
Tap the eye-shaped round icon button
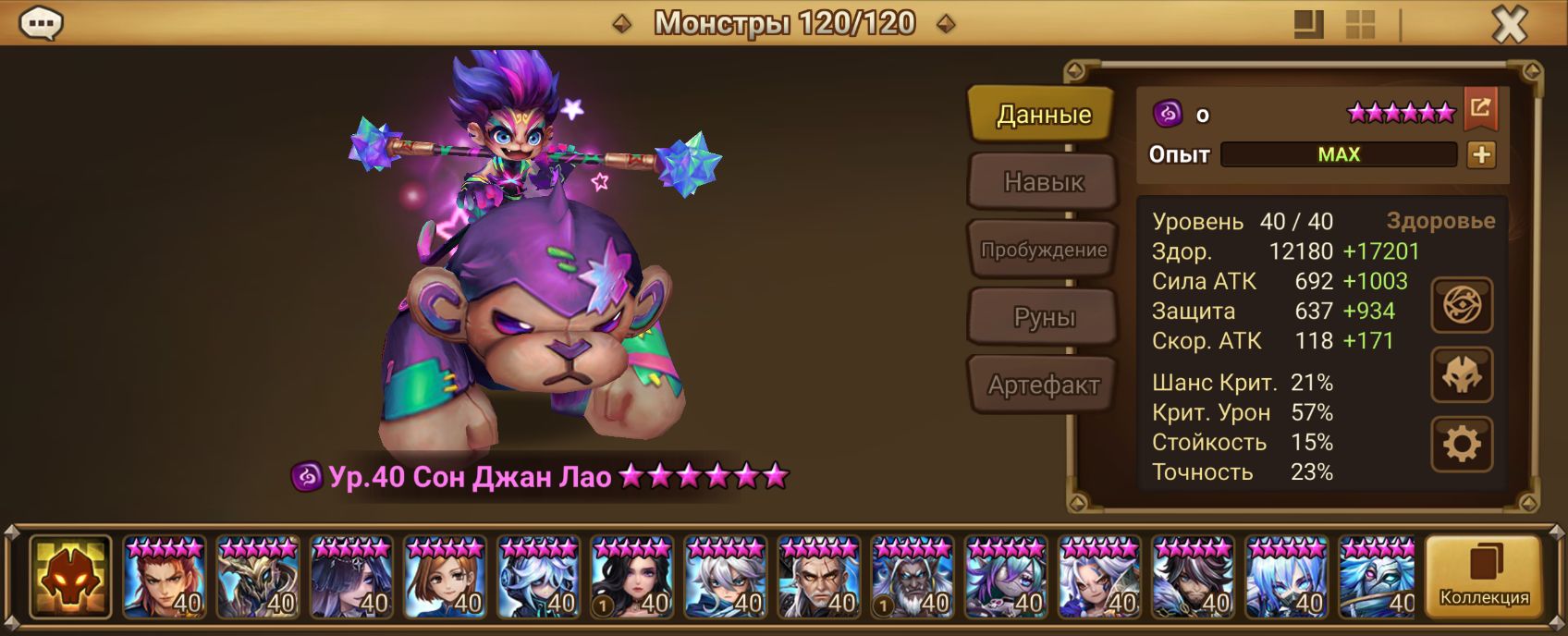pyautogui.click(x=1462, y=305)
